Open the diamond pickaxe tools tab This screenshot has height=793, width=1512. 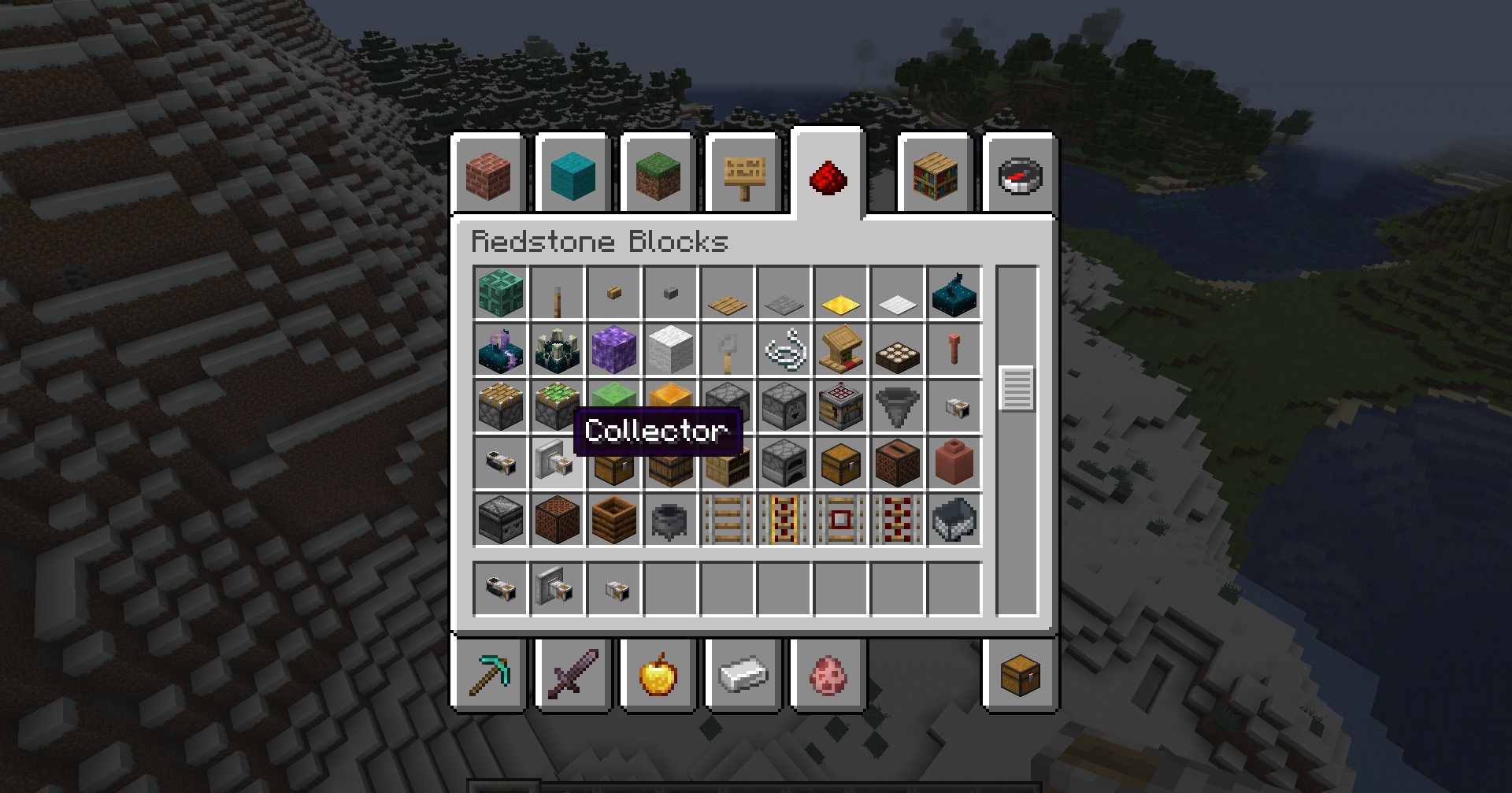click(x=488, y=675)
